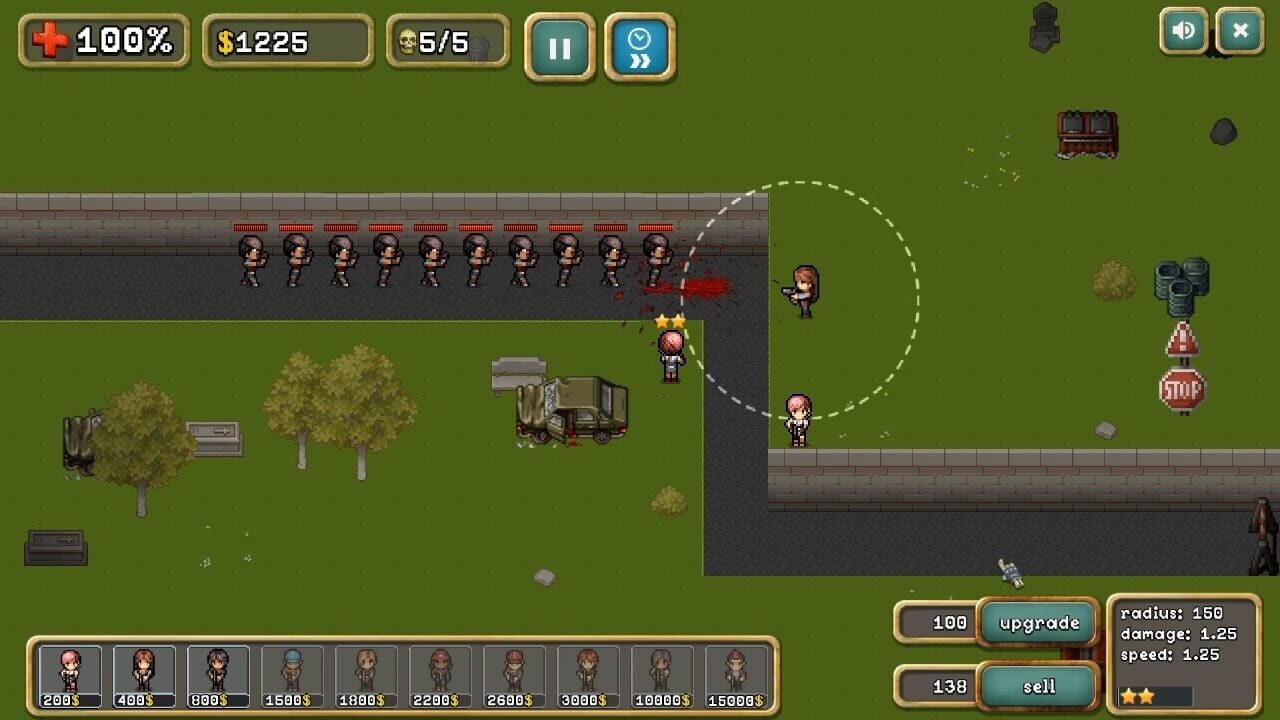Exit the level via the X button

pyautogui.click(x=1240, y=30)
